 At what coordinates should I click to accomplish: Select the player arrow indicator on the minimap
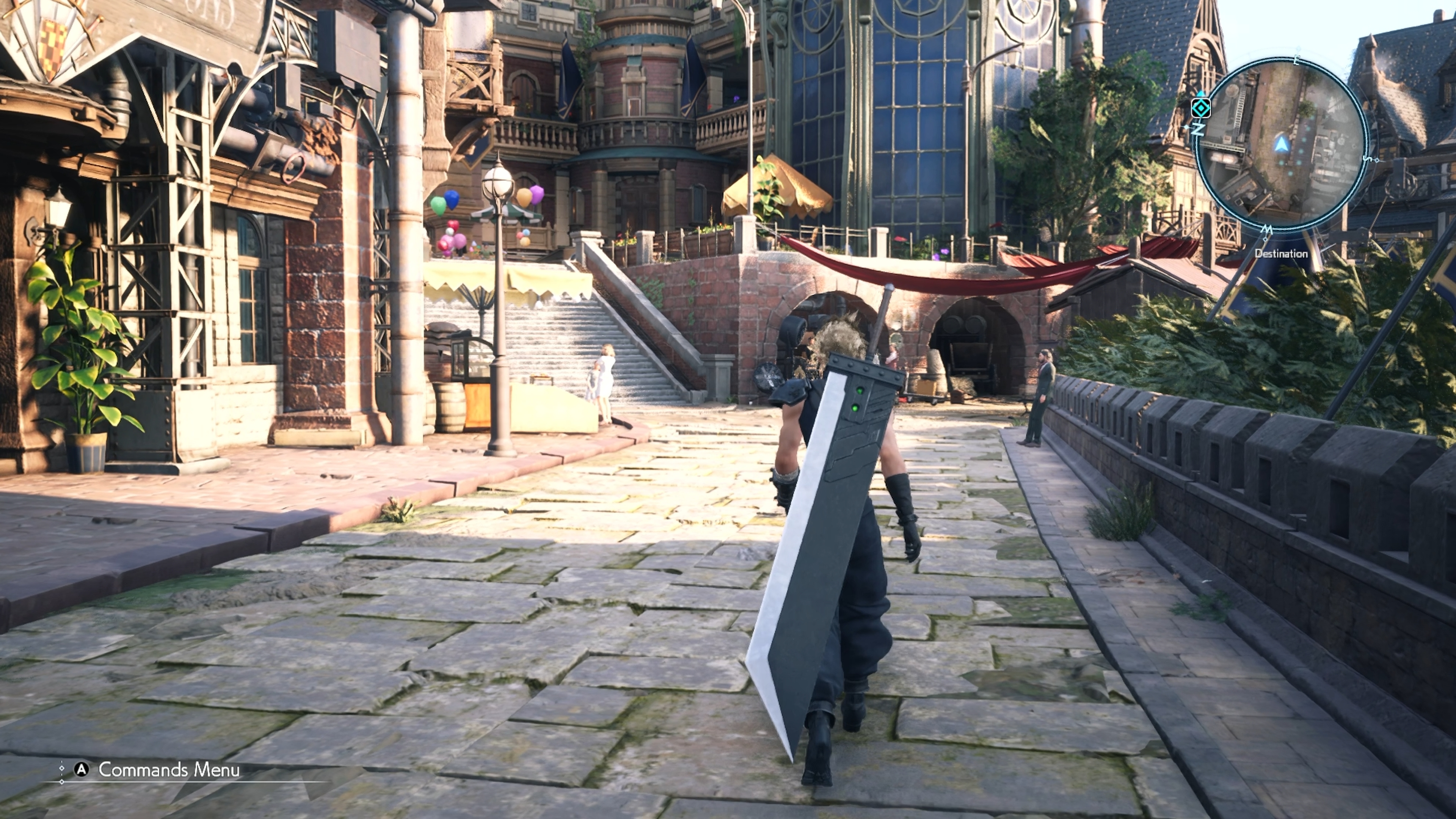click(1282, 144)
